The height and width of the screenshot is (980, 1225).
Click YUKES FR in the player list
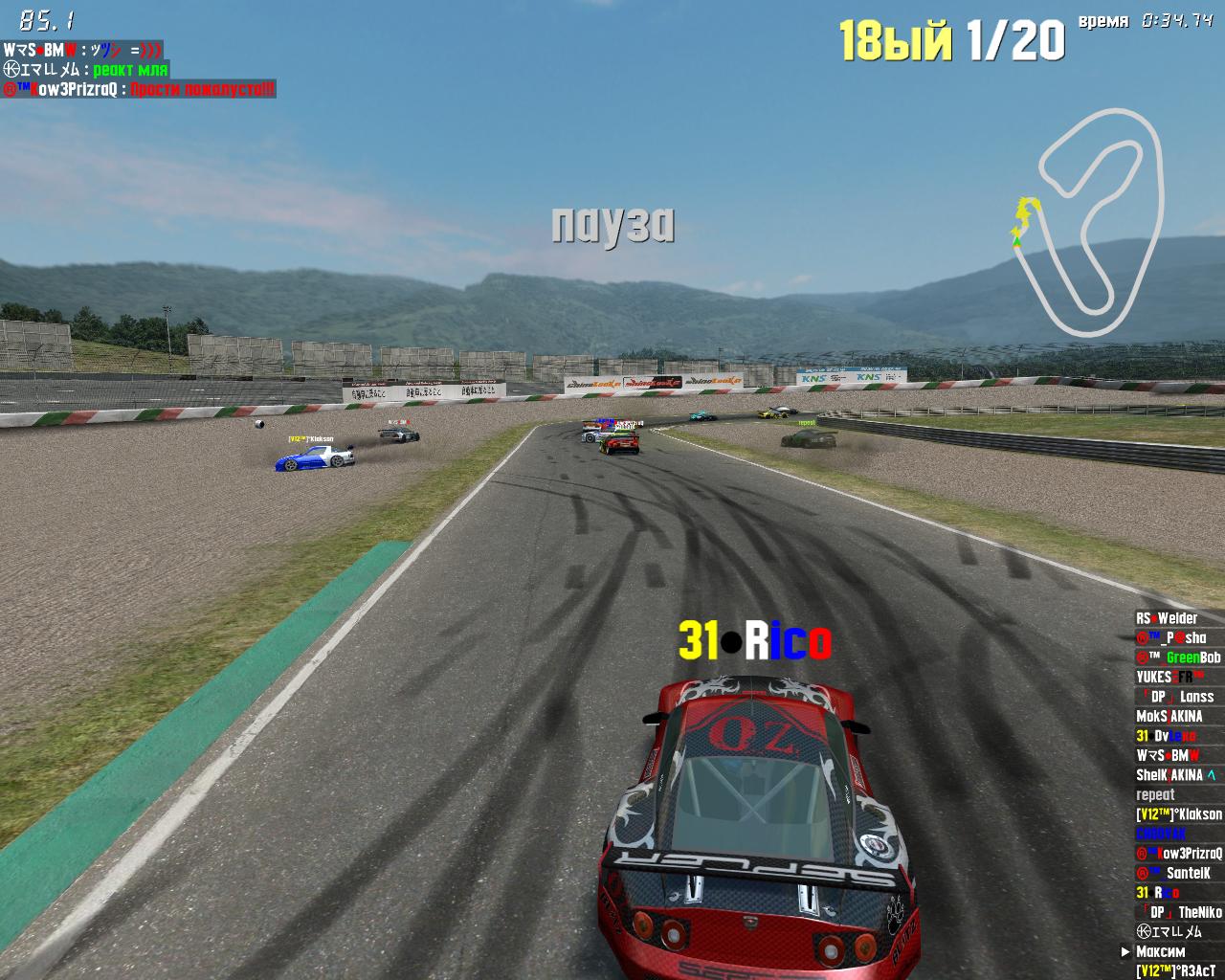[1170, 677]
